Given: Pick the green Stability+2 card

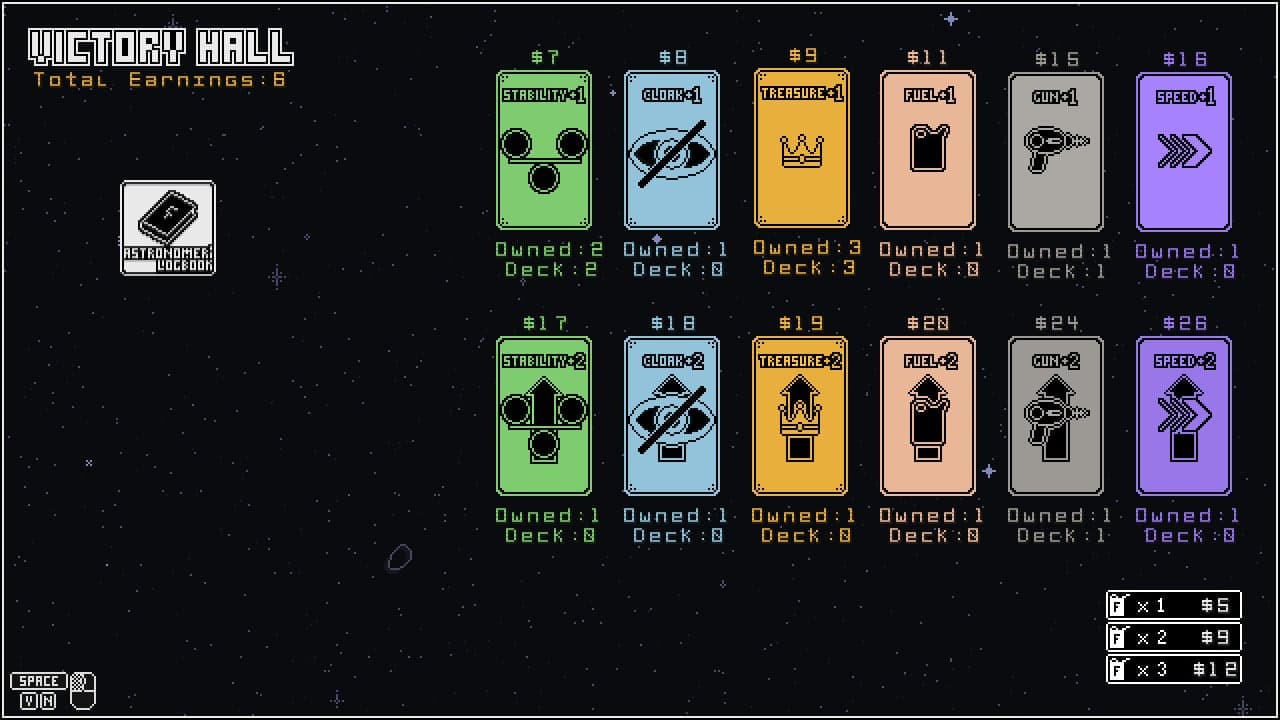Looking at the screenshot, I should tap(544, 416).
